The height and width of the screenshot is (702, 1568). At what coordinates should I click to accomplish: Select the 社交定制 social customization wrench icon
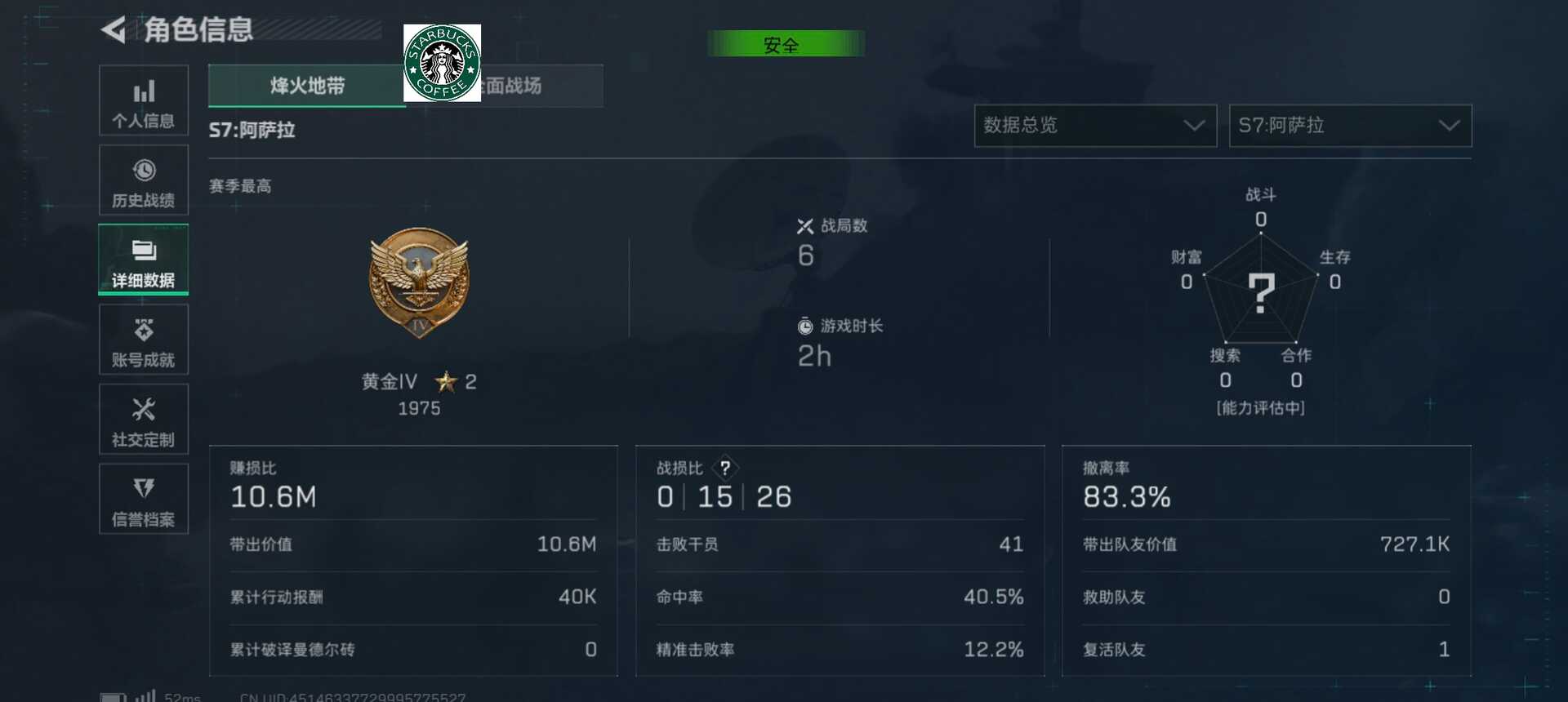pyautogui.click(x=144, y=419)
